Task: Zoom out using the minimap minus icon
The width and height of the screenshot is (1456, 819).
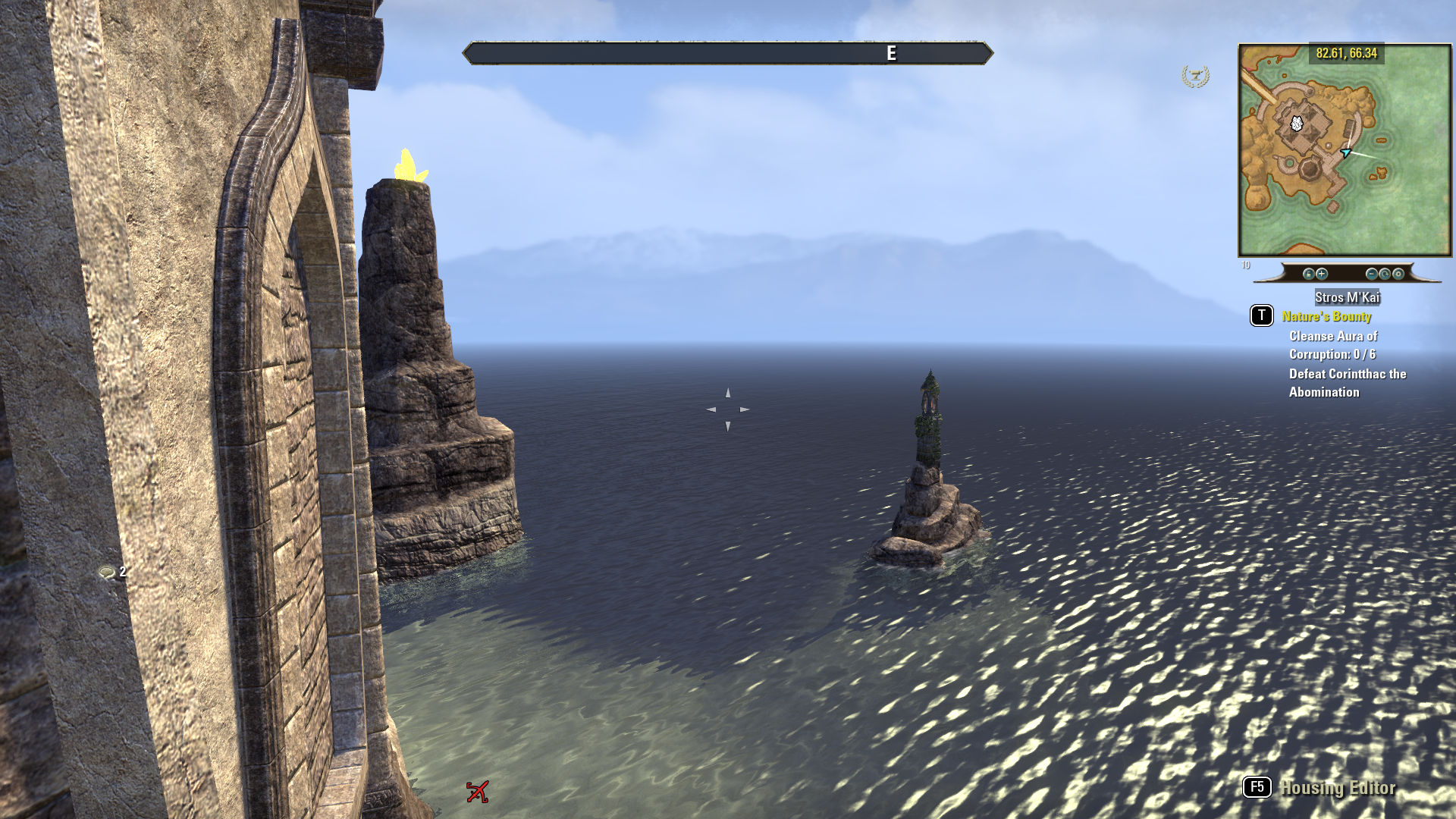Action: pos(1373,274)
